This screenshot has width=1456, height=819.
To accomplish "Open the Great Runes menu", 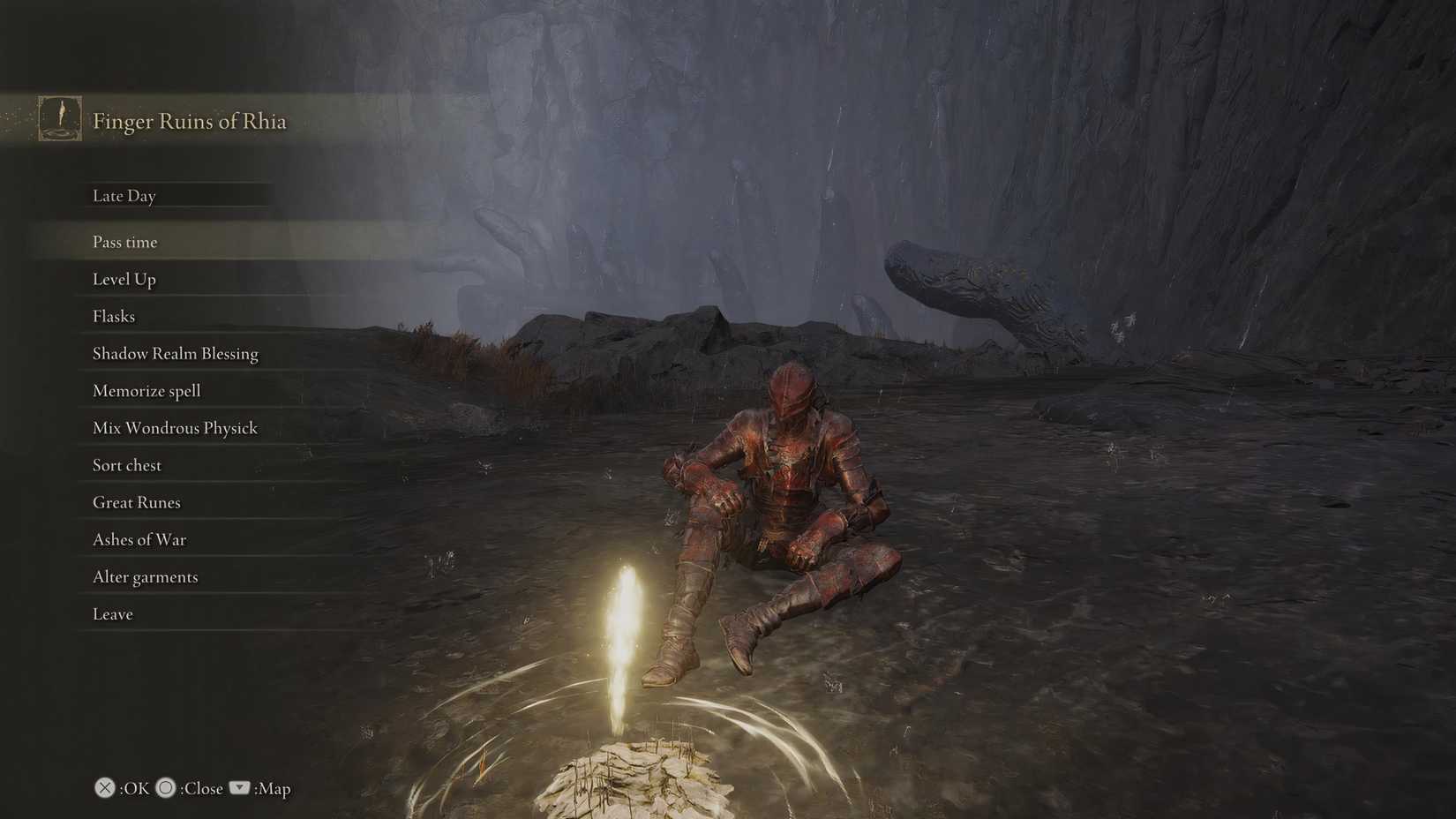I will click(136, 502).
